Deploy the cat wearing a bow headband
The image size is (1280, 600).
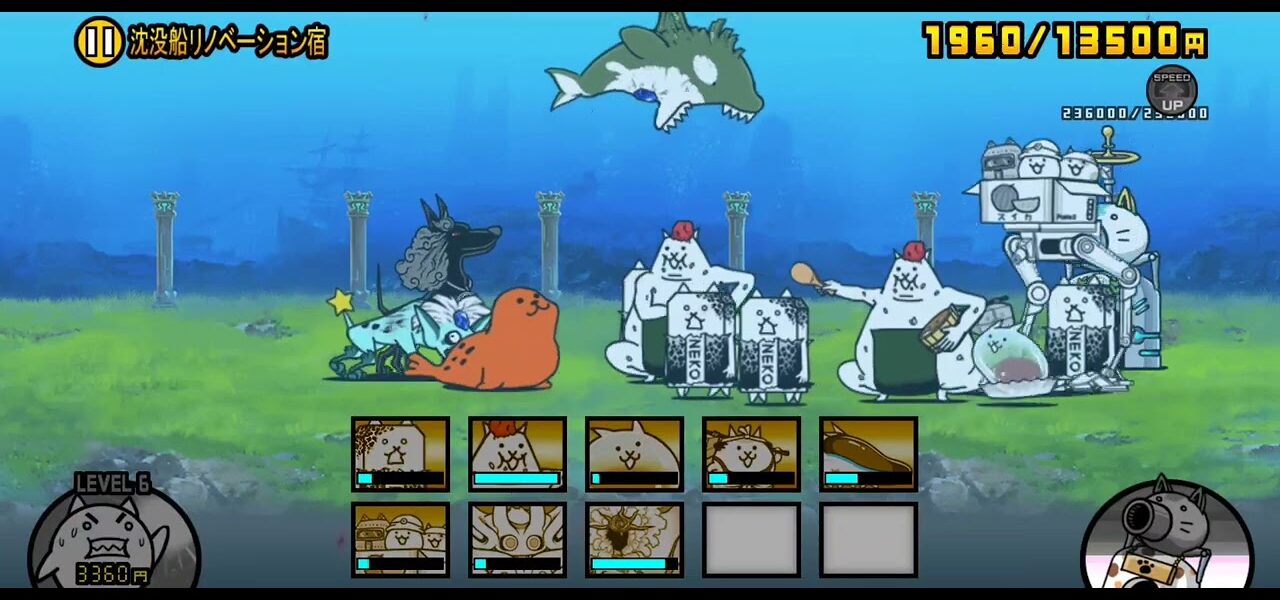pos(751,454)
